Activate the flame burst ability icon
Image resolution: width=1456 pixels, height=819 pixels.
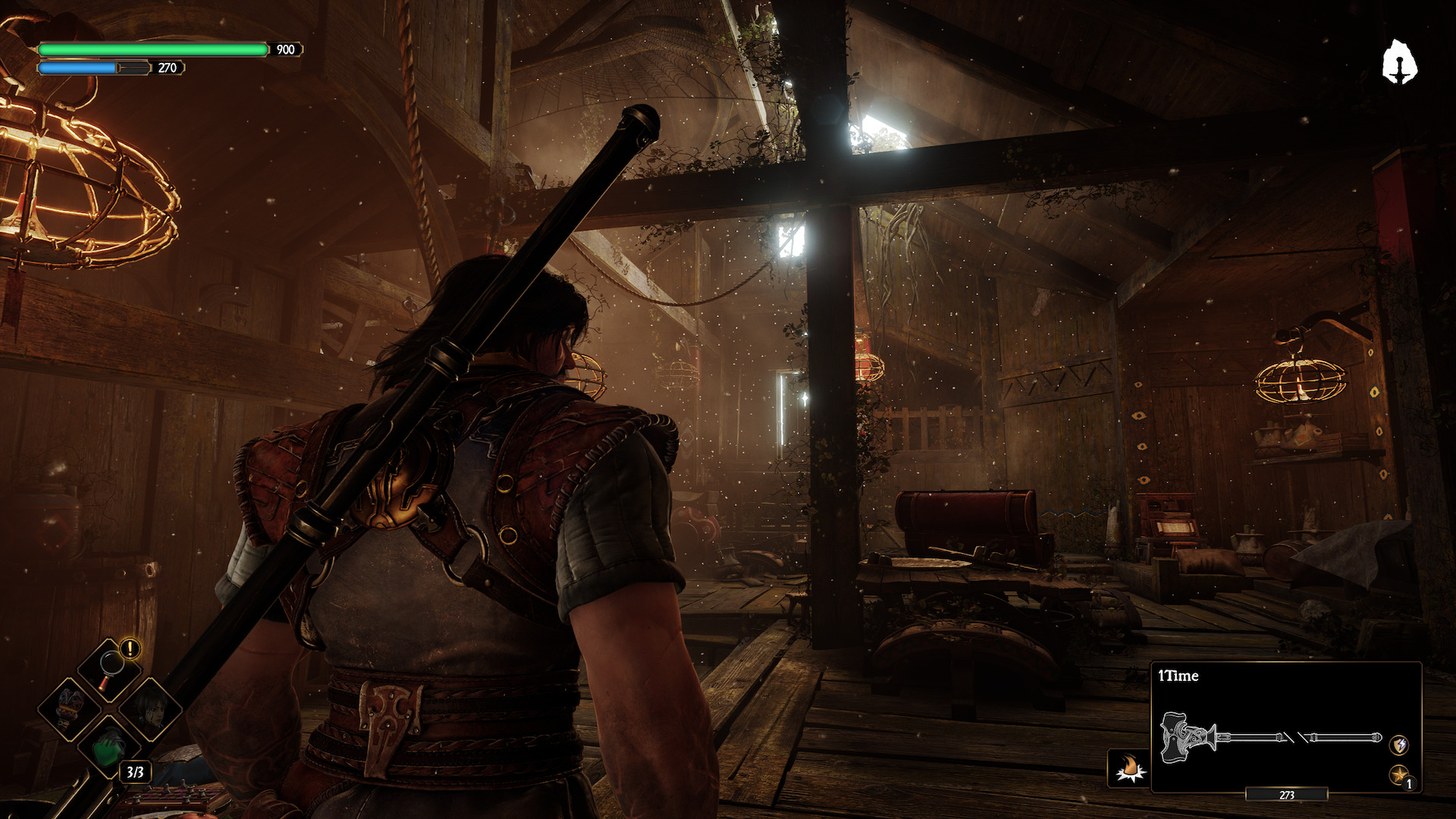coord(1128,769)
